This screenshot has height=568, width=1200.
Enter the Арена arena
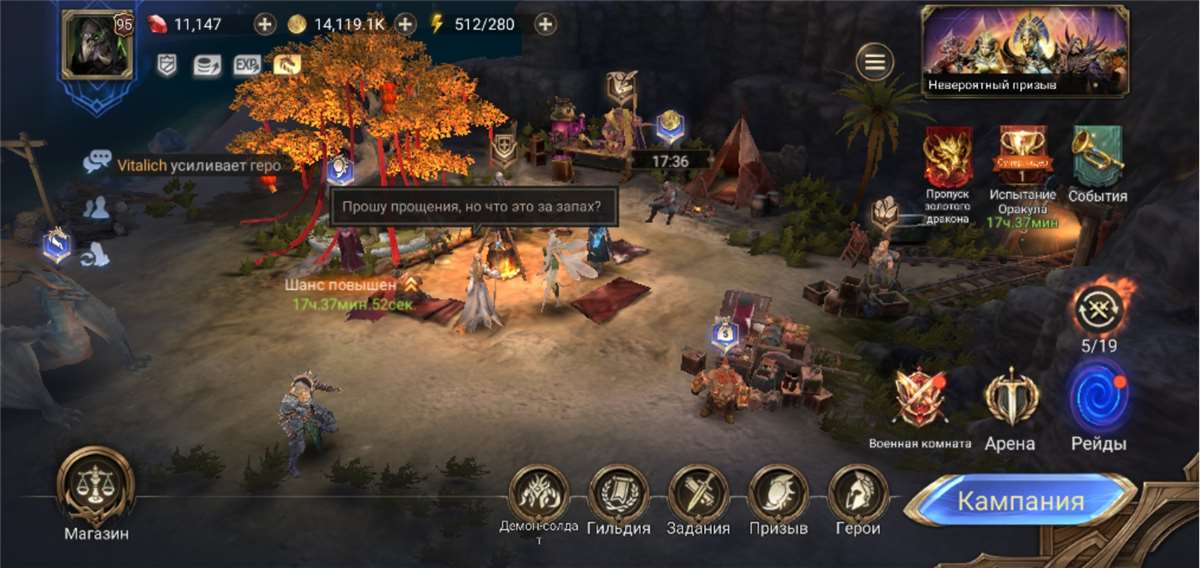pyautogui.click(x=1010, y=399)
